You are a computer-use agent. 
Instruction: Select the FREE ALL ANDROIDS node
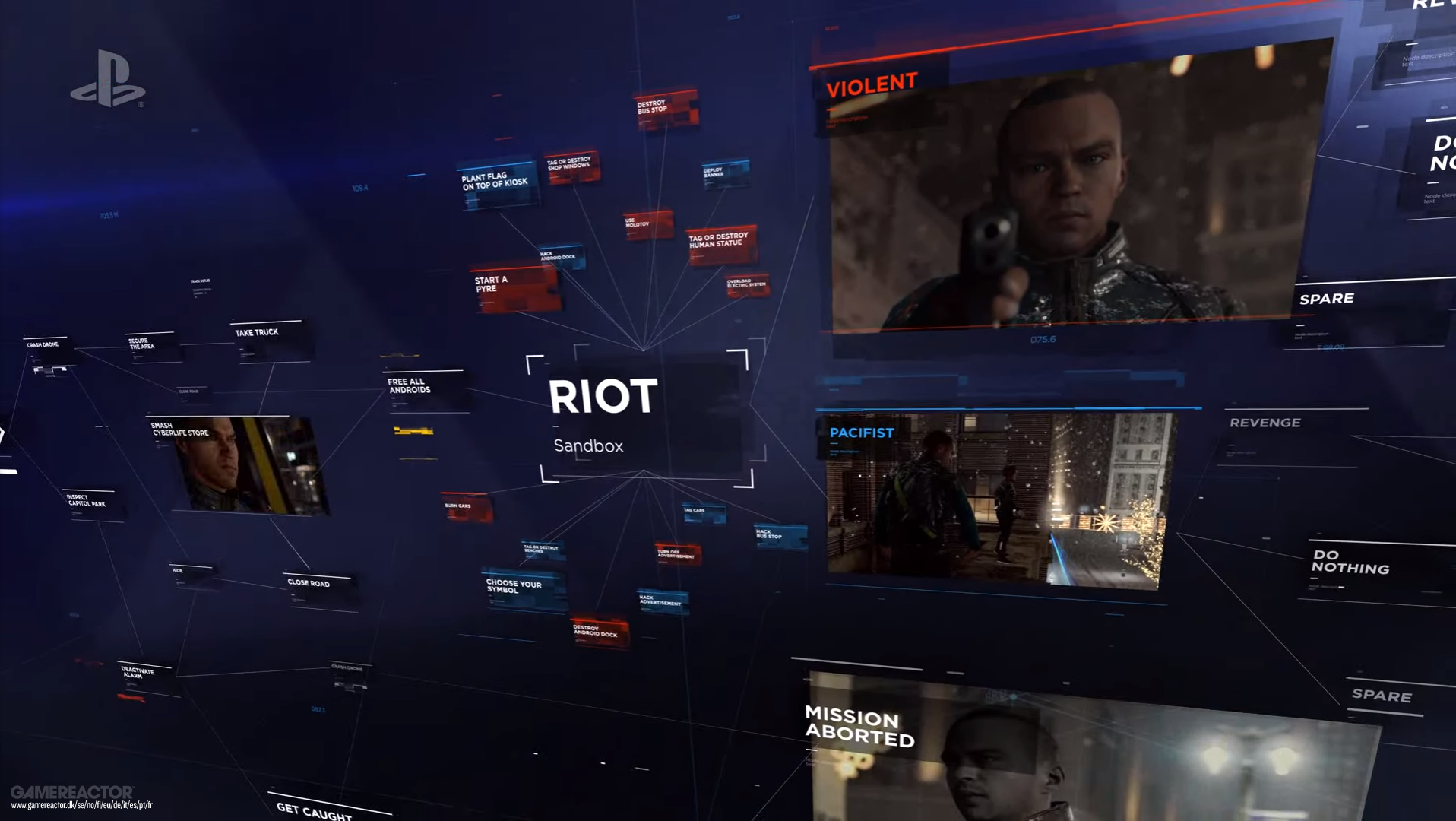[x=410, y=385]
